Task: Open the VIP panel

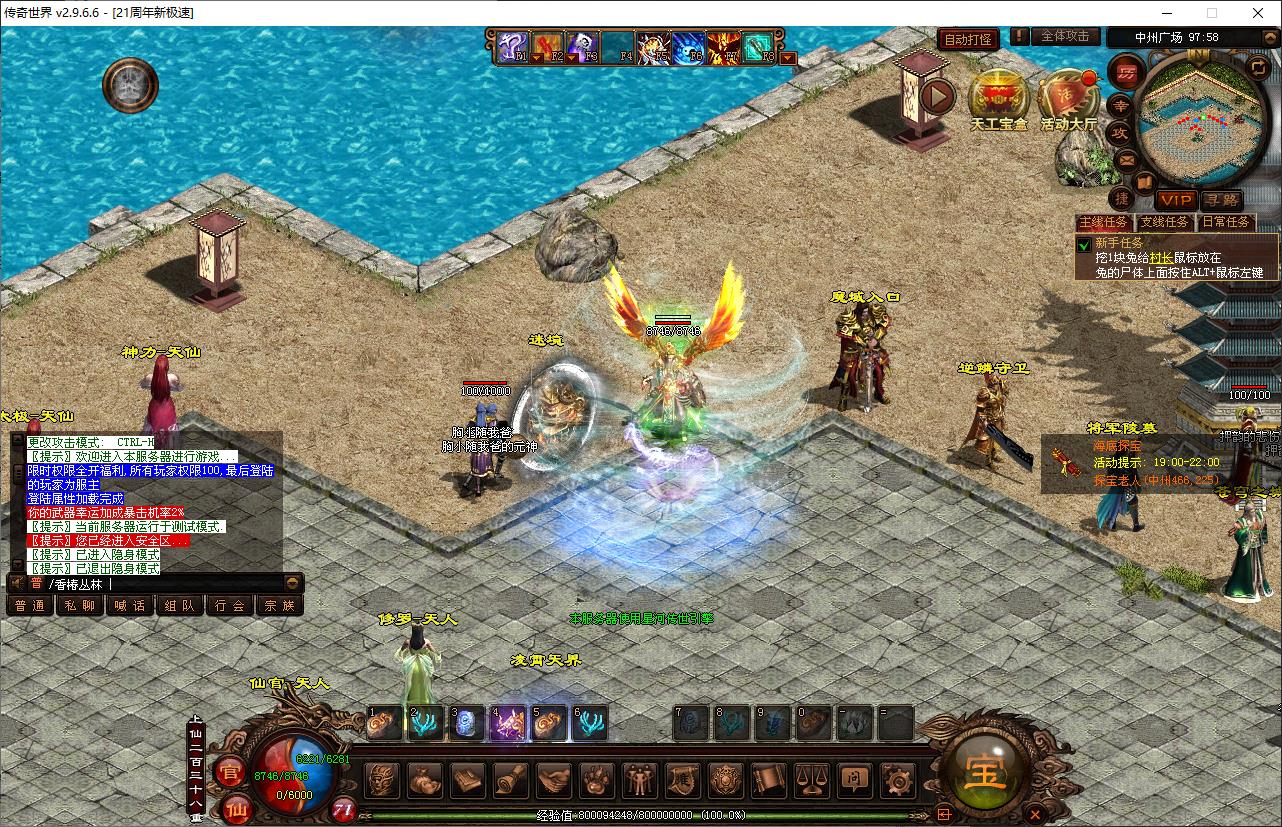Action: [1176, 200]
